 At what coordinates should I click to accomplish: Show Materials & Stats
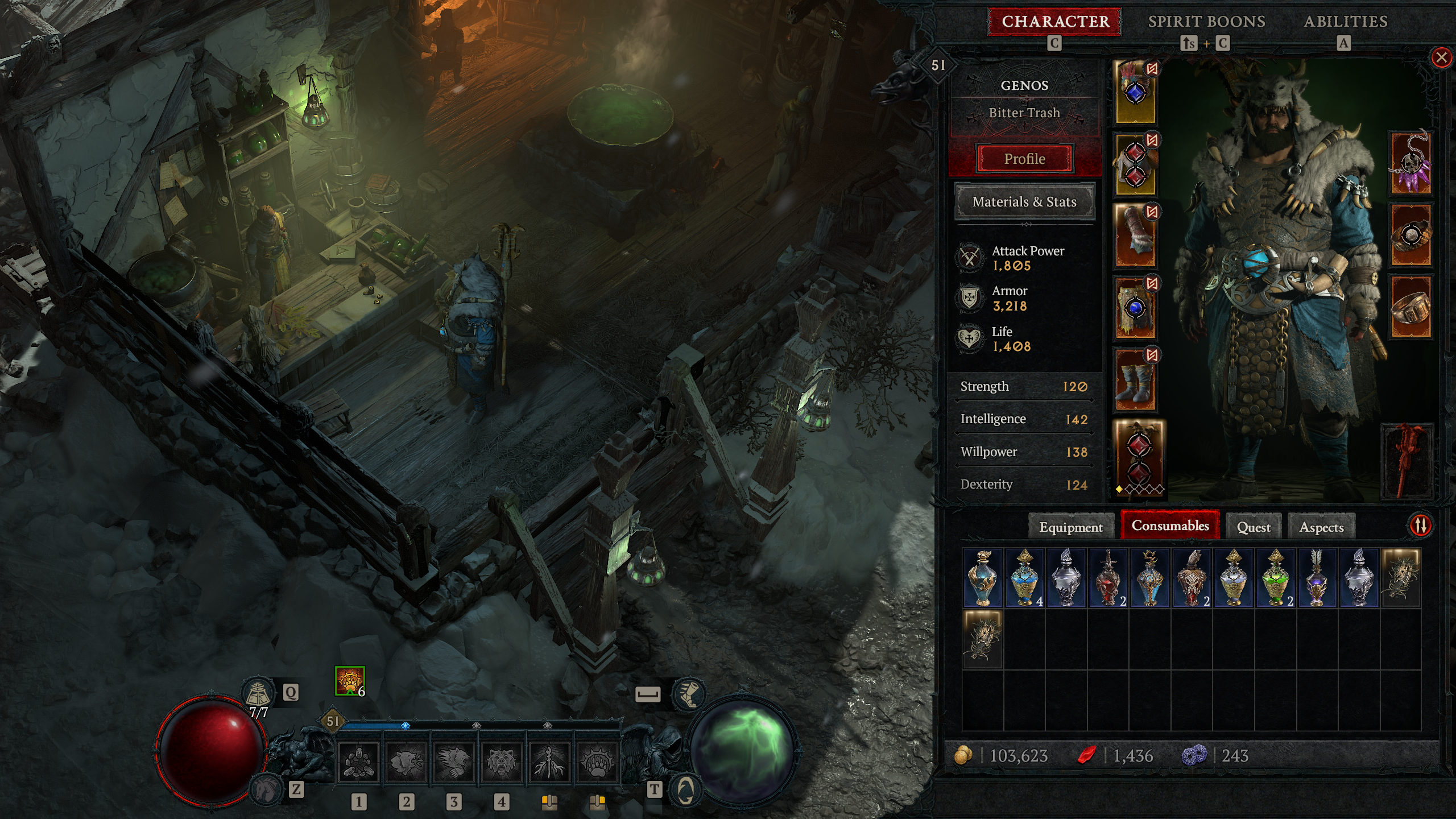1024,202
